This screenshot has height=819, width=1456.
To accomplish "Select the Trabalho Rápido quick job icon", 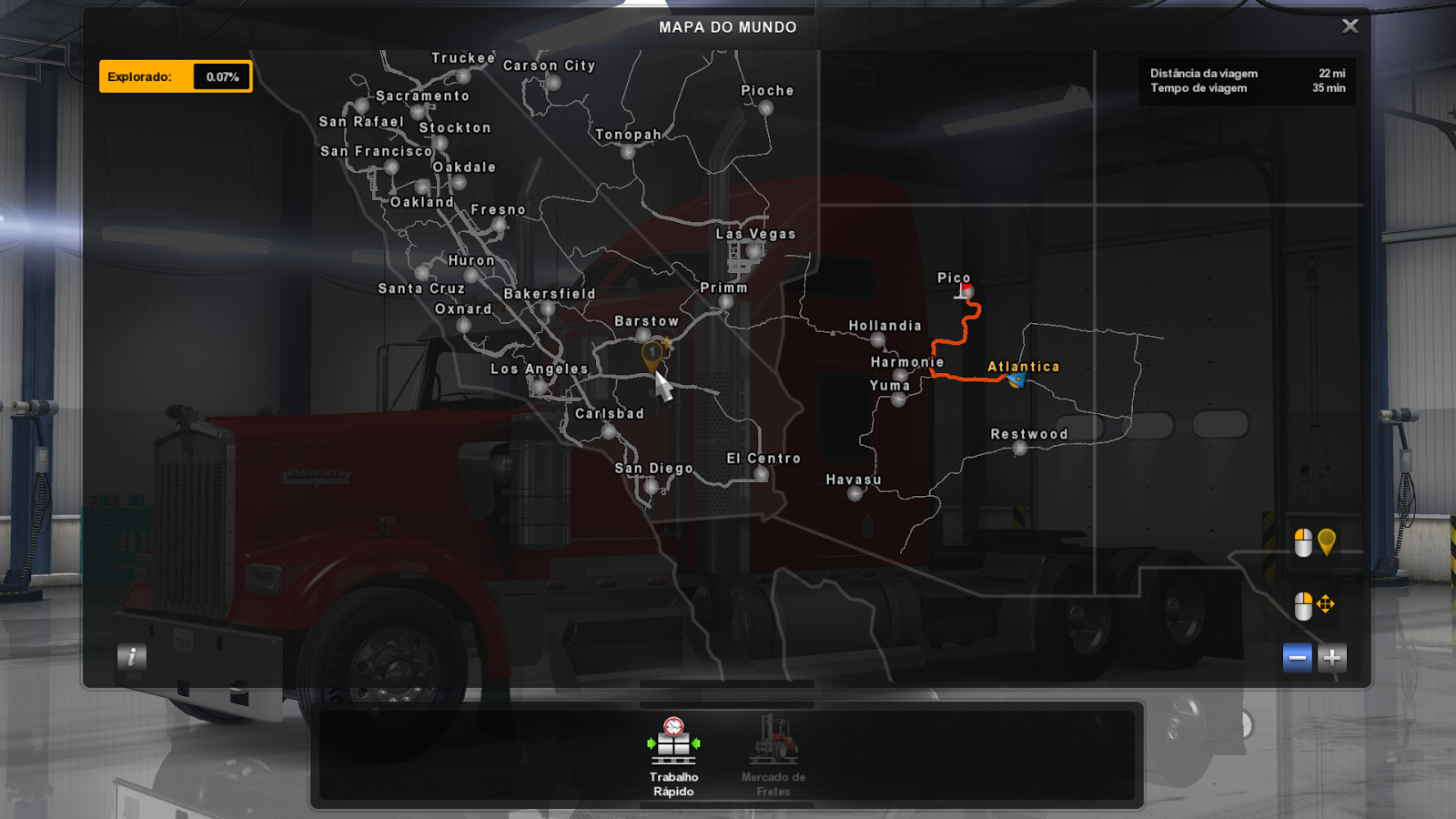I will point(672,742).
